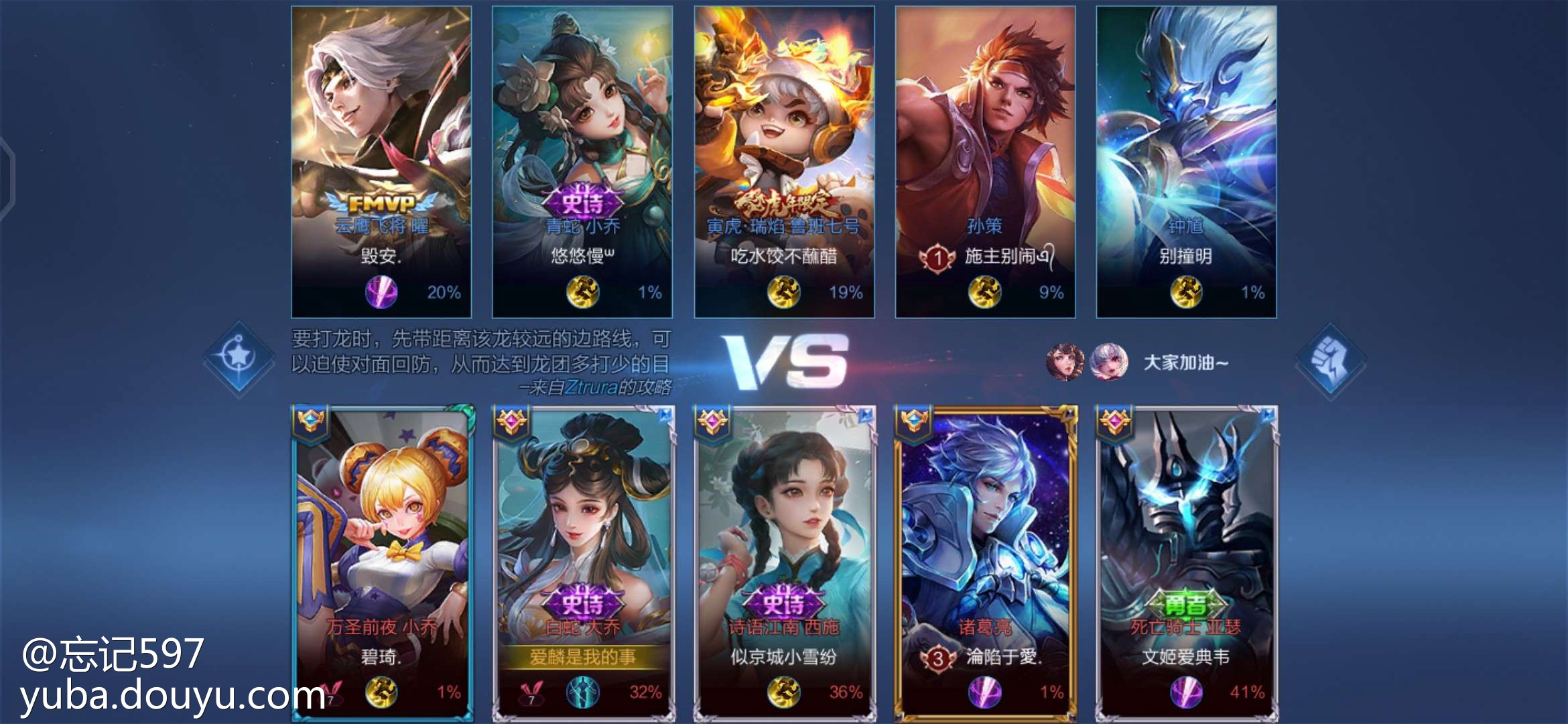Click the white-haired girl chat avatar
This screenshot has width=1568, height=724.
(1108, 362)
